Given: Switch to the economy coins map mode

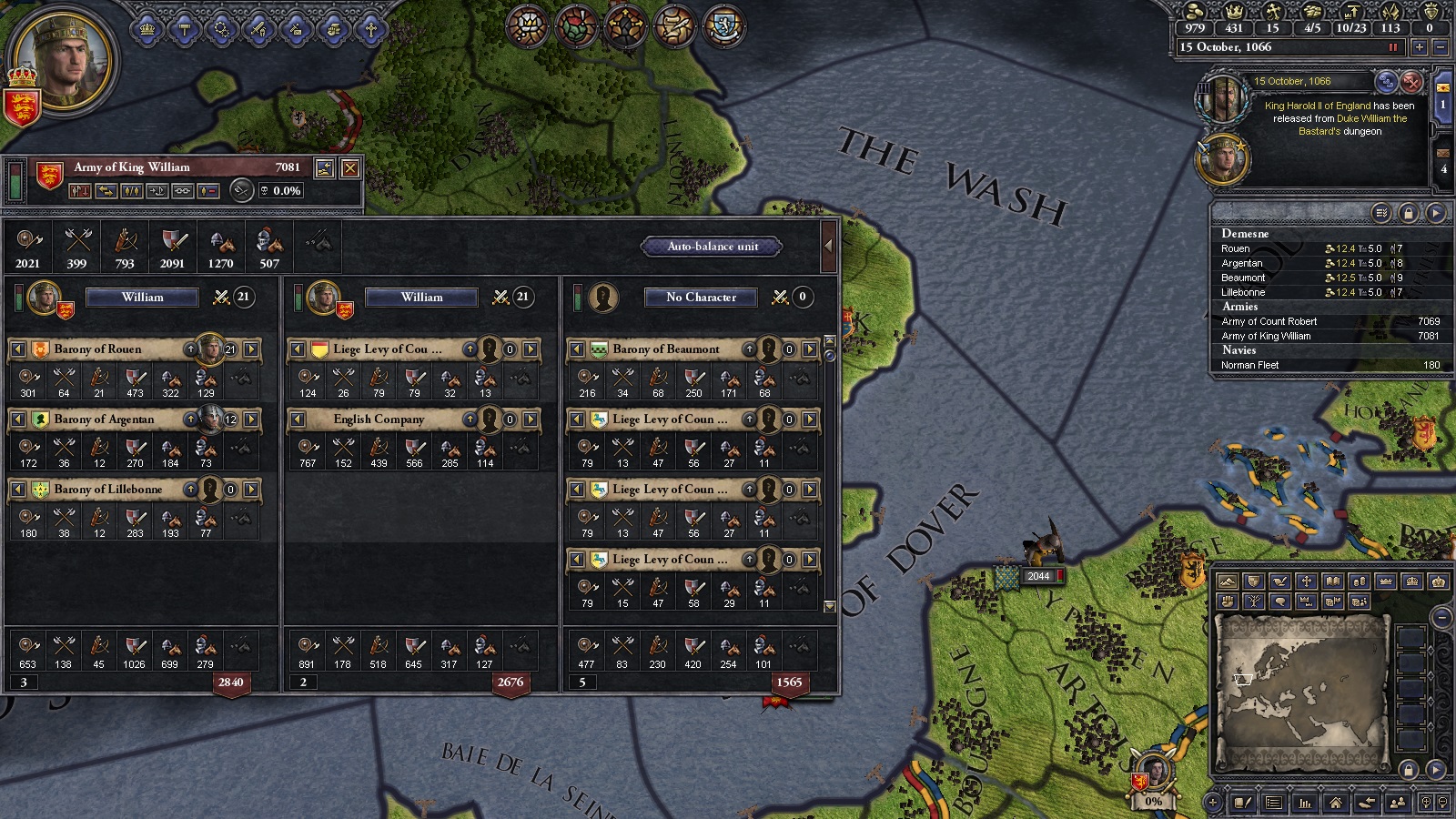Looking at the screenshot, I should pos(1359,581).
